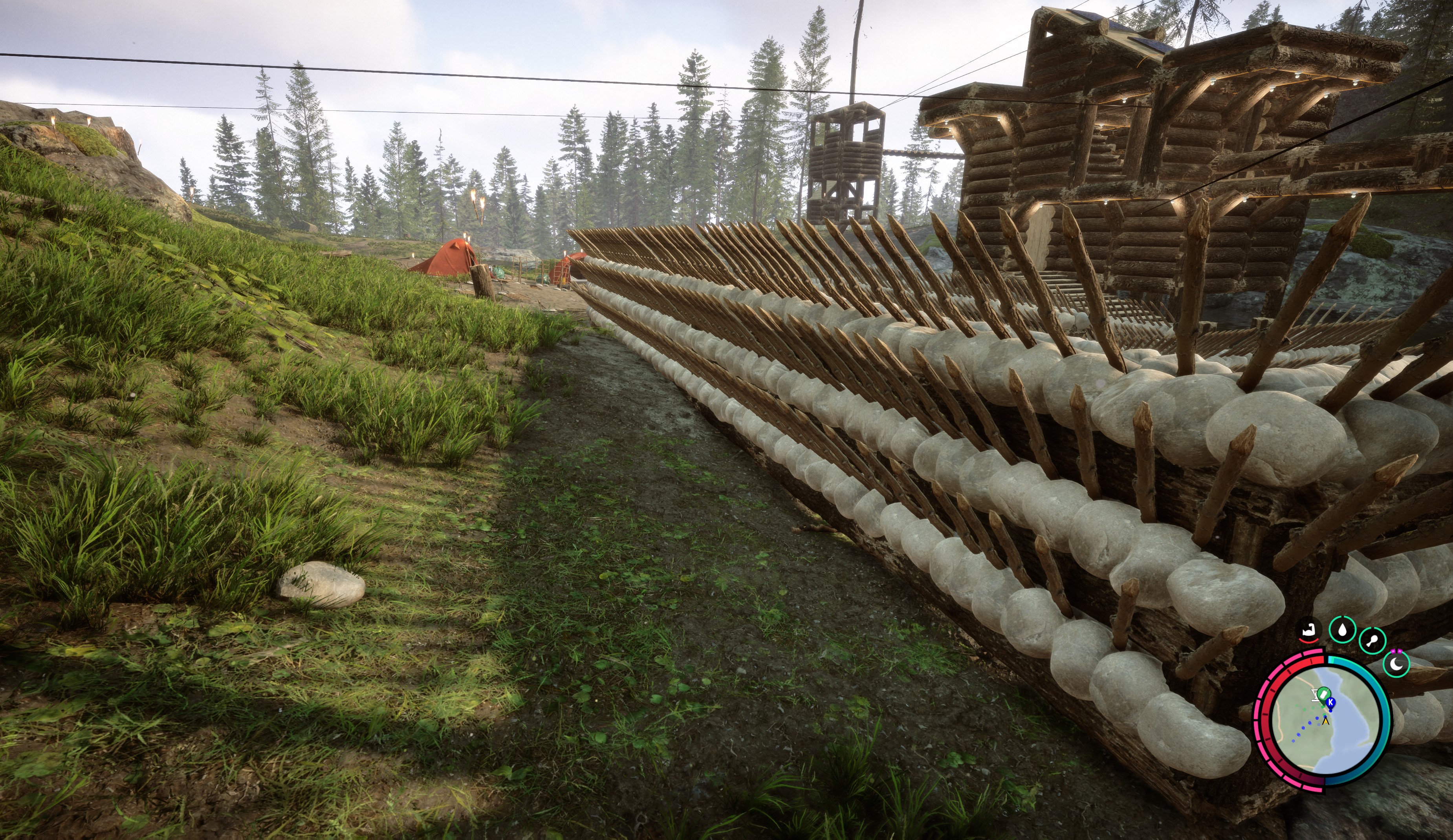The image size is (1453, 840).
Task: Select the blue K marker on minimap
Action: pyautogui.click(x=1331, y=702)
